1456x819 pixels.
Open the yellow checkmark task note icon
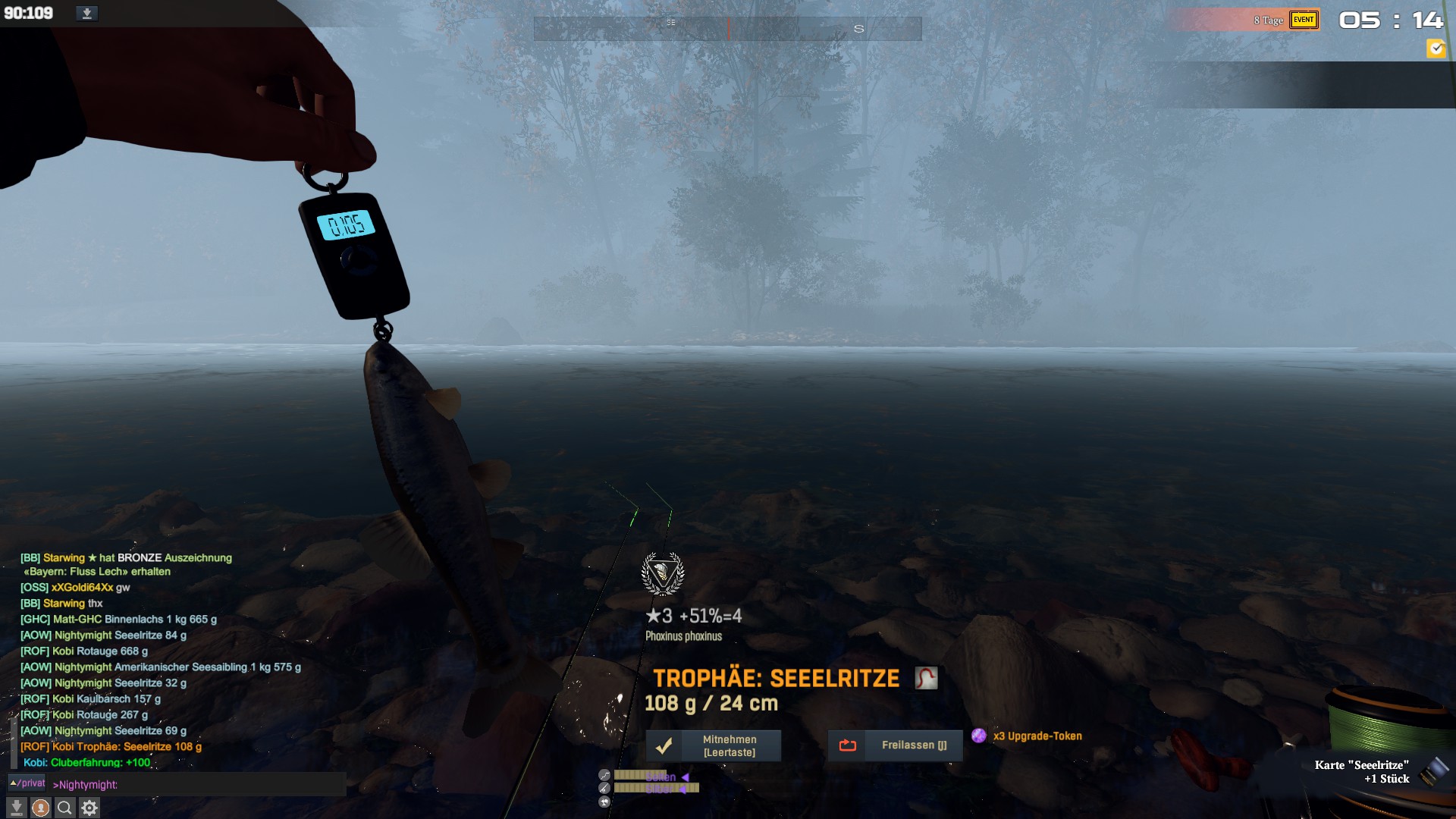(1436, 49)
